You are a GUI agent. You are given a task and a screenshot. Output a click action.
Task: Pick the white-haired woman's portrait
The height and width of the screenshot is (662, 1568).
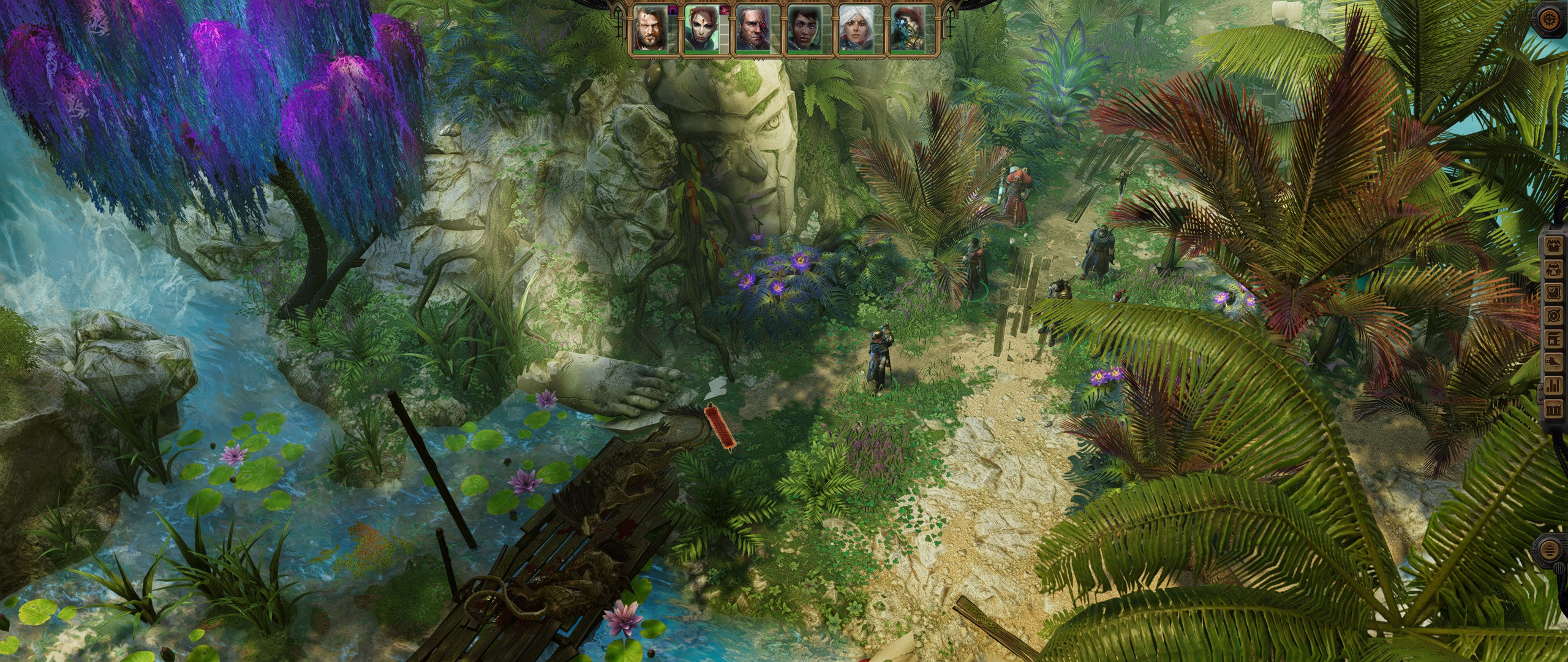coord(854,29)
